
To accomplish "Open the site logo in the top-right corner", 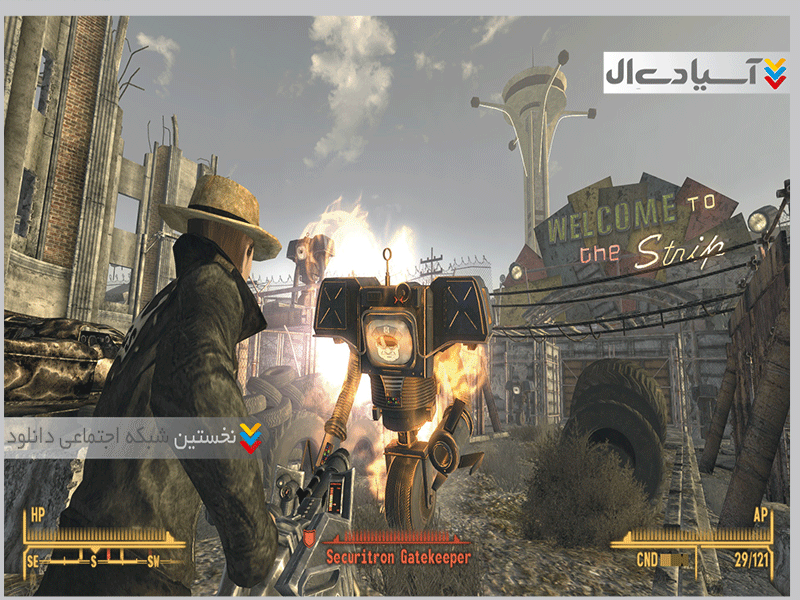I will (696, 73).
